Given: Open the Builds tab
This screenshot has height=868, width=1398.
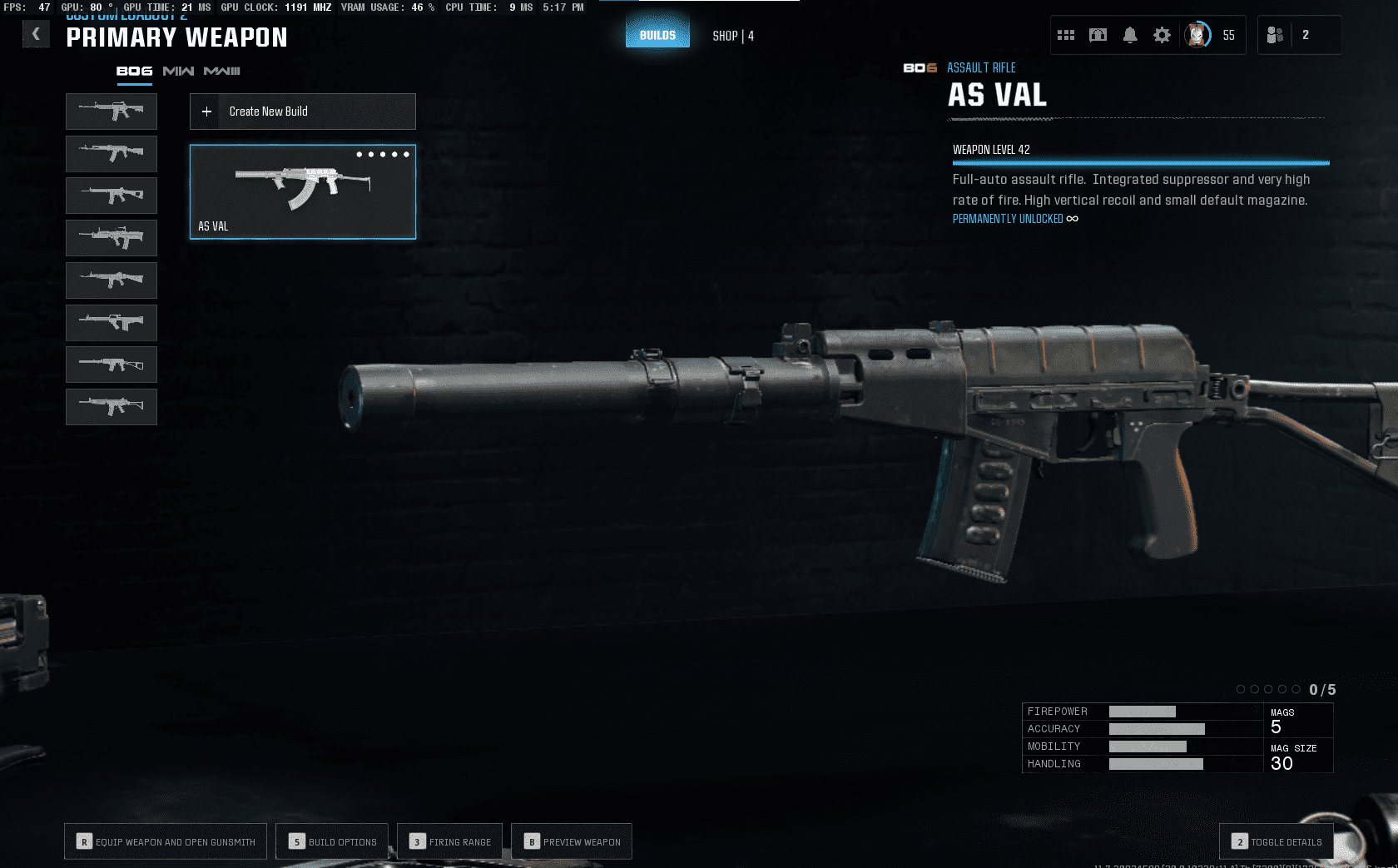Looking at the screenshot, I should coord(657,35).
